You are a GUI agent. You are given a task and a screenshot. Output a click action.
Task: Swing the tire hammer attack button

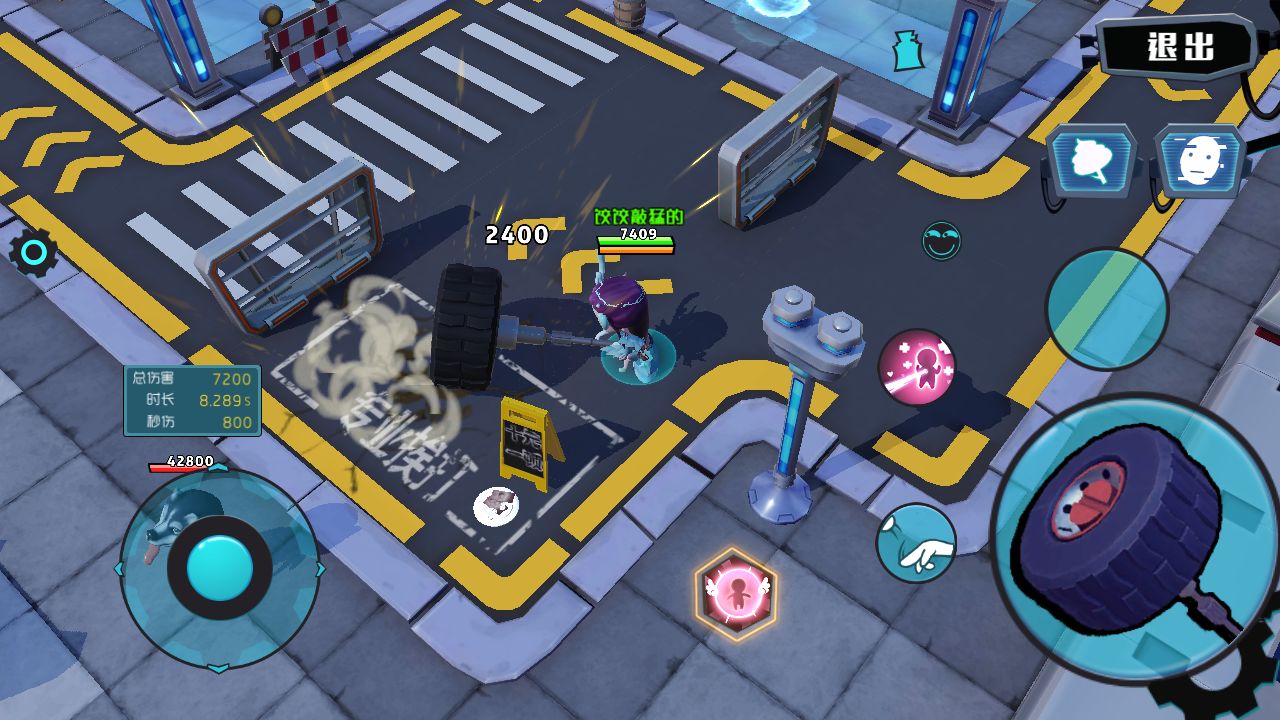pyautogui.click(x=1123, y=537)
